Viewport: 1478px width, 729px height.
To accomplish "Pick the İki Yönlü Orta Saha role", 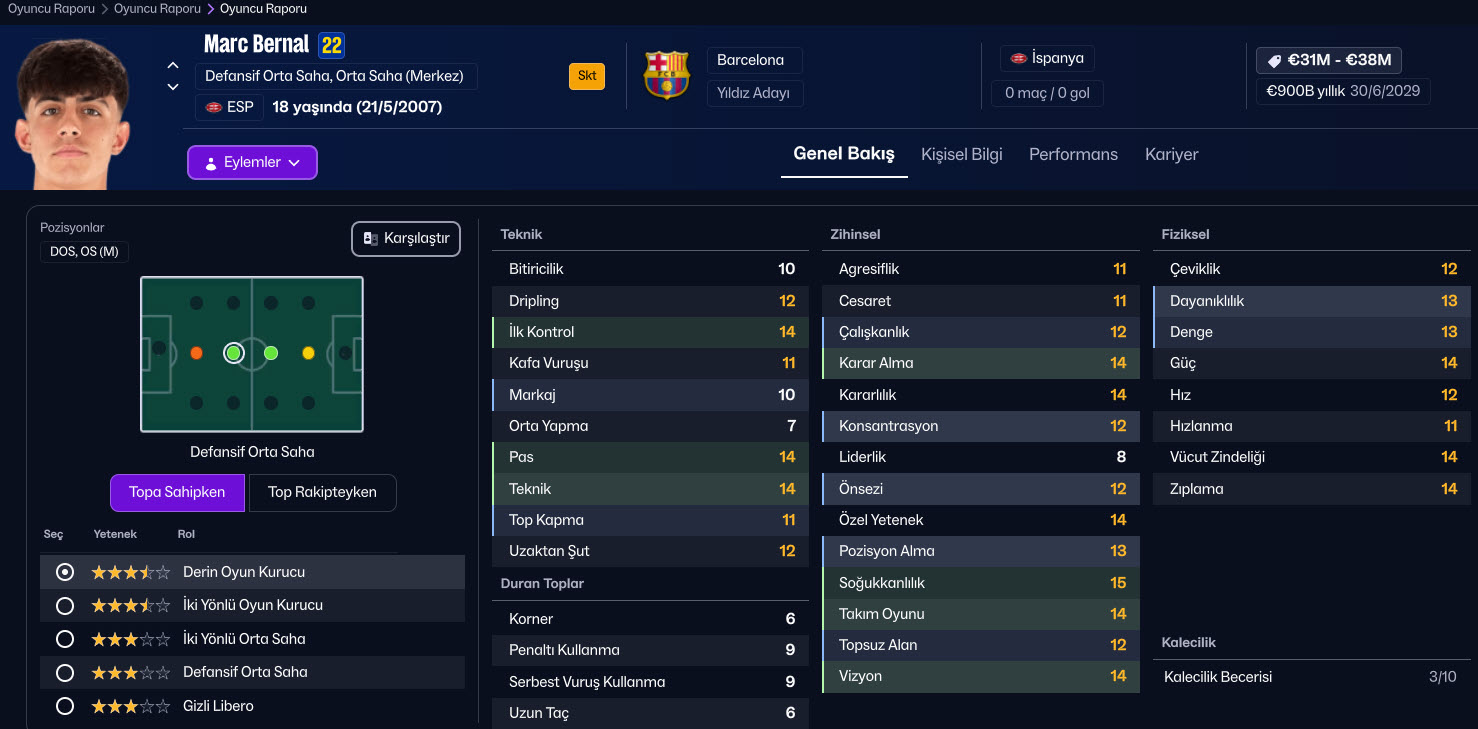I will (65, 639).
